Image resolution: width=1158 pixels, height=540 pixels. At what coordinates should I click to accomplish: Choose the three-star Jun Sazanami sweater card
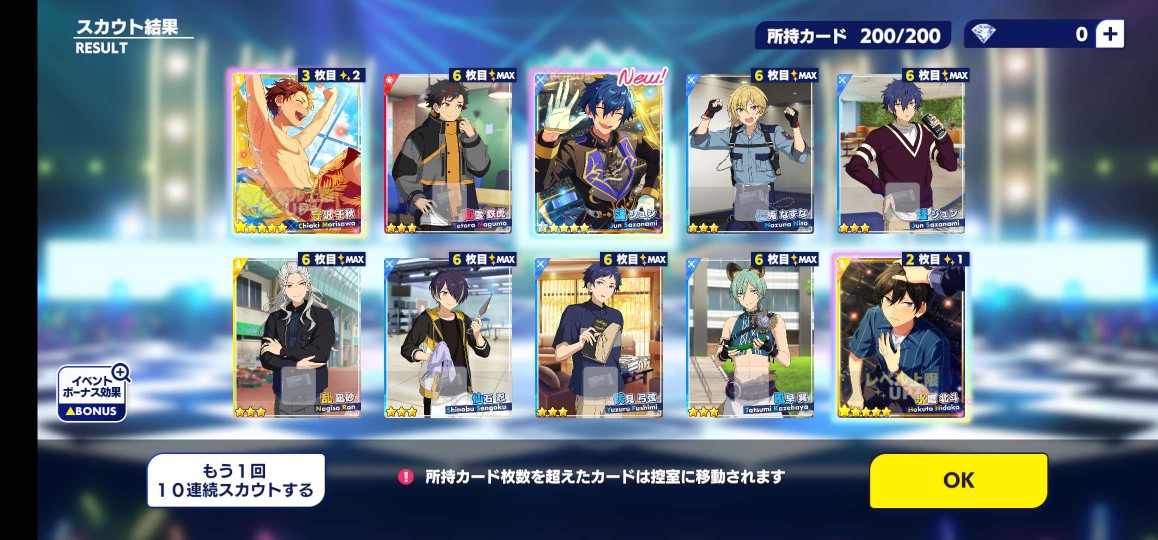click(x=901, y=153)
